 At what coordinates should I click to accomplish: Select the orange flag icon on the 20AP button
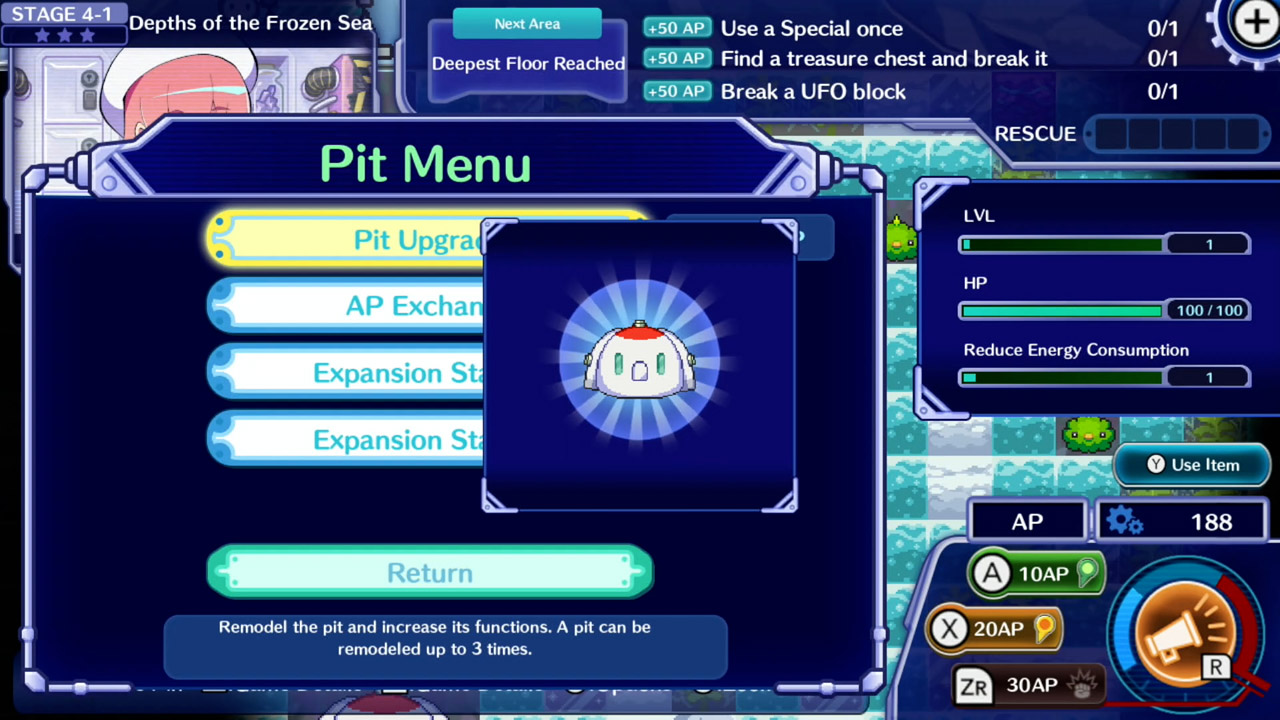pos(1043,628)
